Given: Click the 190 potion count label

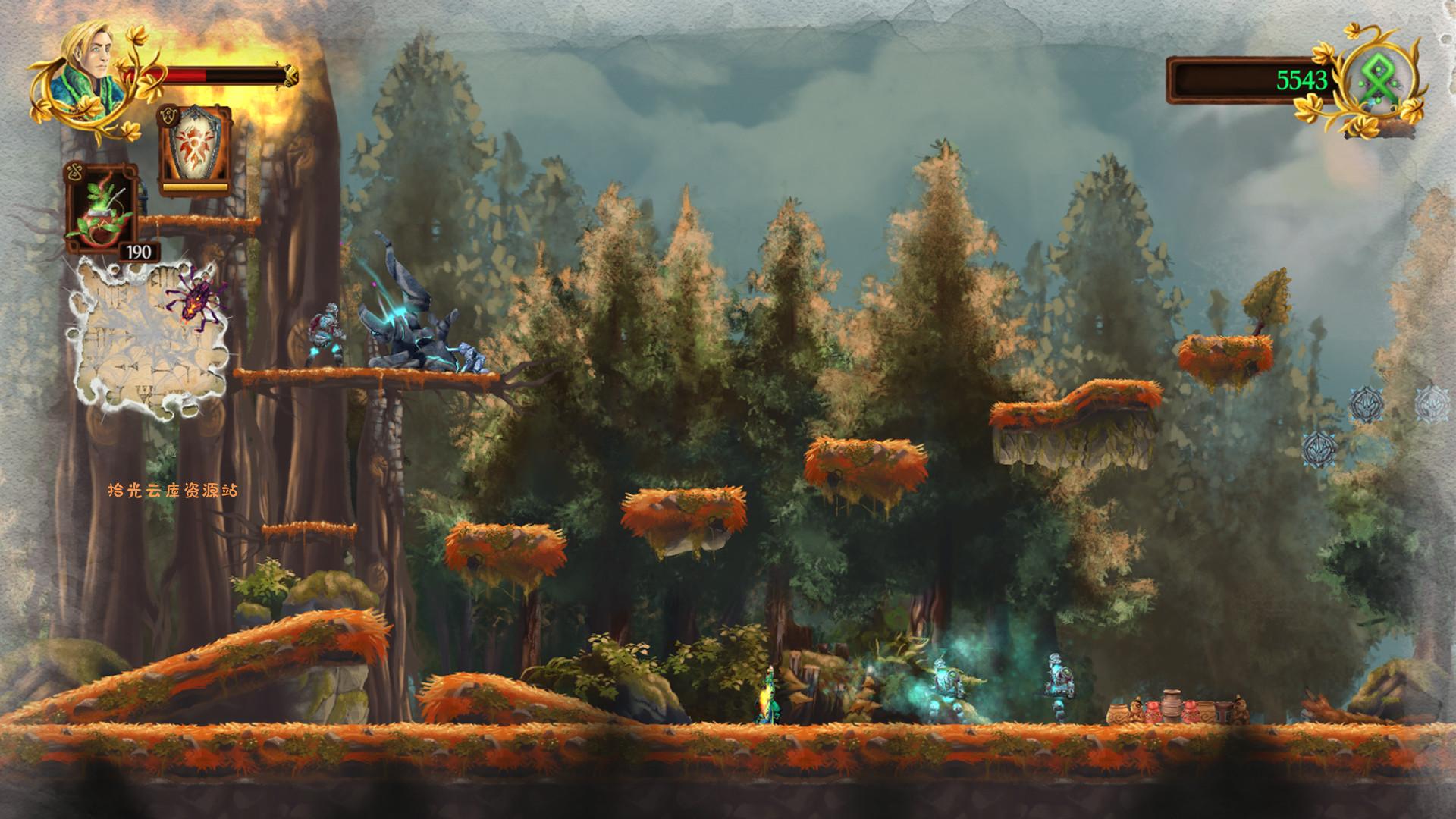Looking at the screenshot, I should pyautogui.click(x=138, y=251).
